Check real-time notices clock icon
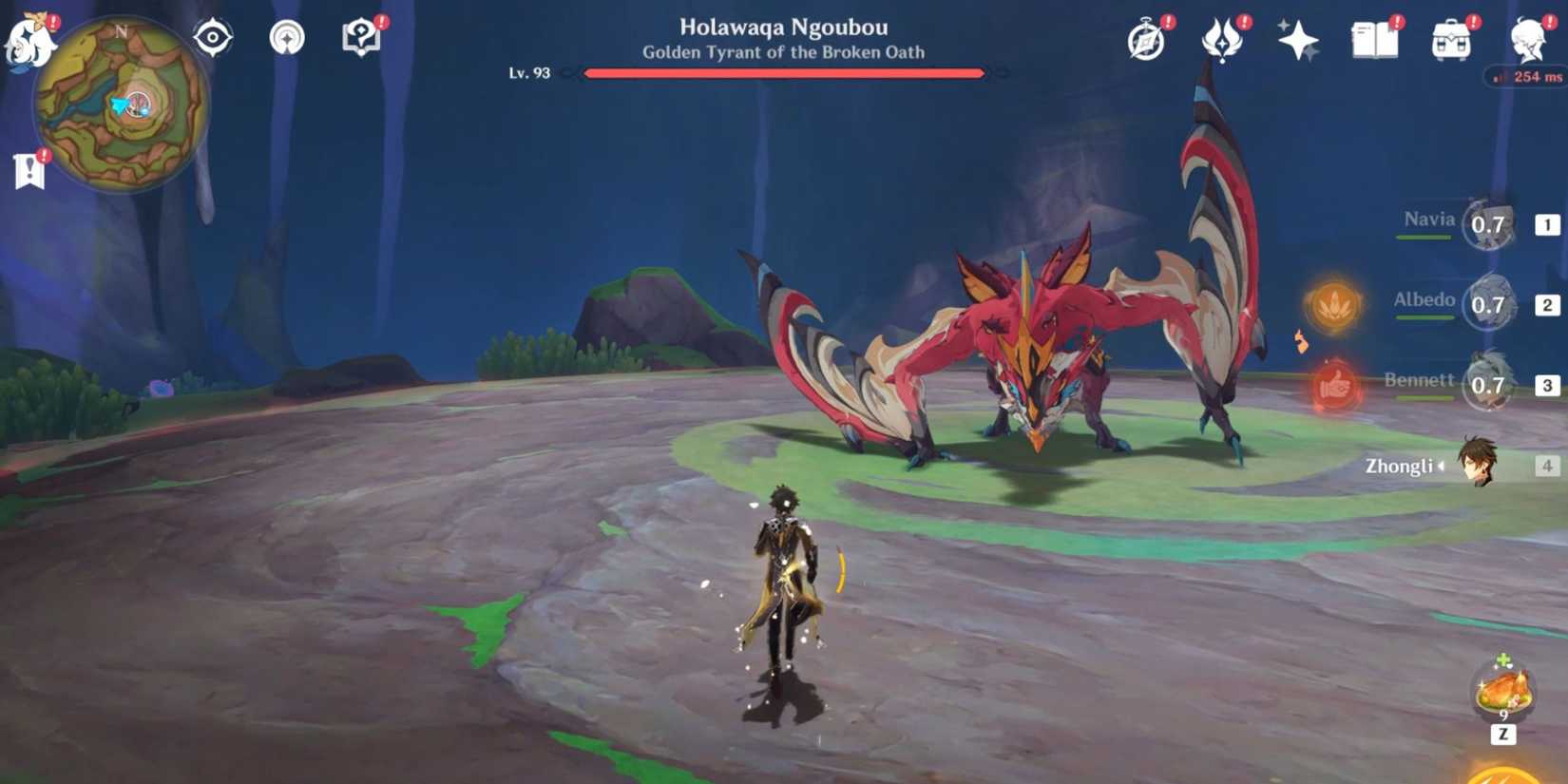1568x784 pixels. pos(1145,40)
